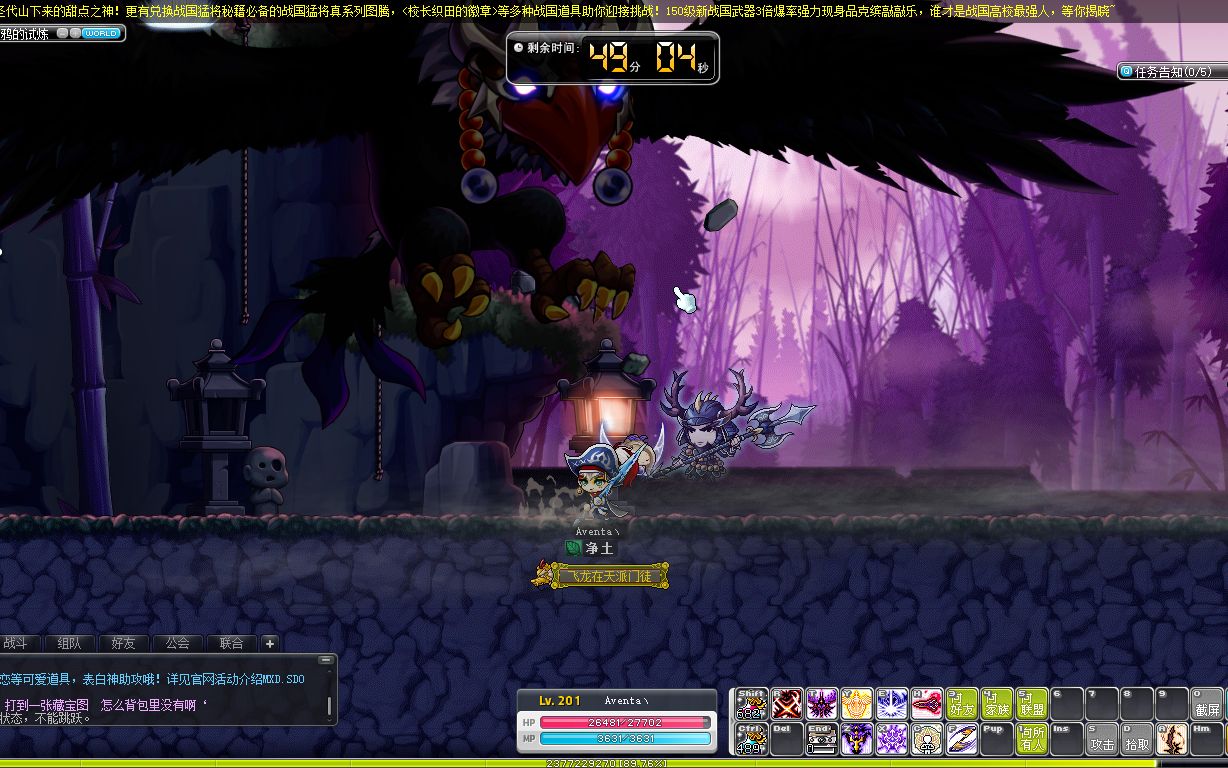The width and height of the screenshot is (1228, 768).
Task: Use the potion on the Shift slot
Action: pos(752,704)
